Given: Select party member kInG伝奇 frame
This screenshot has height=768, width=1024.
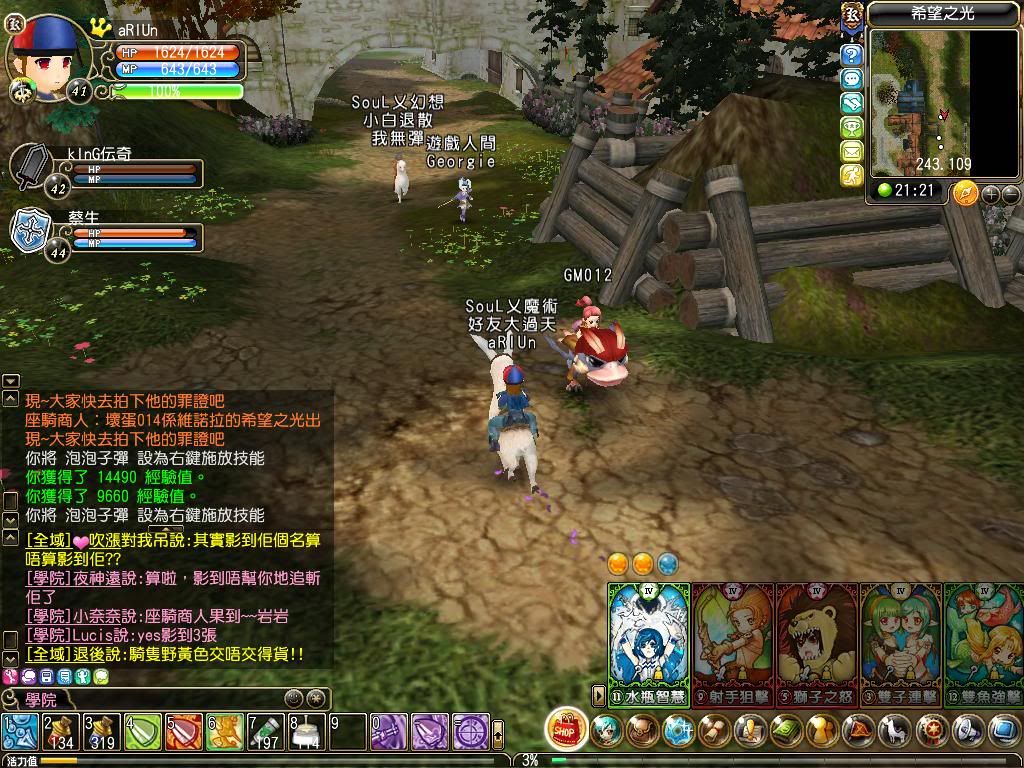Looking at the screenshot, I should (105, 172).
